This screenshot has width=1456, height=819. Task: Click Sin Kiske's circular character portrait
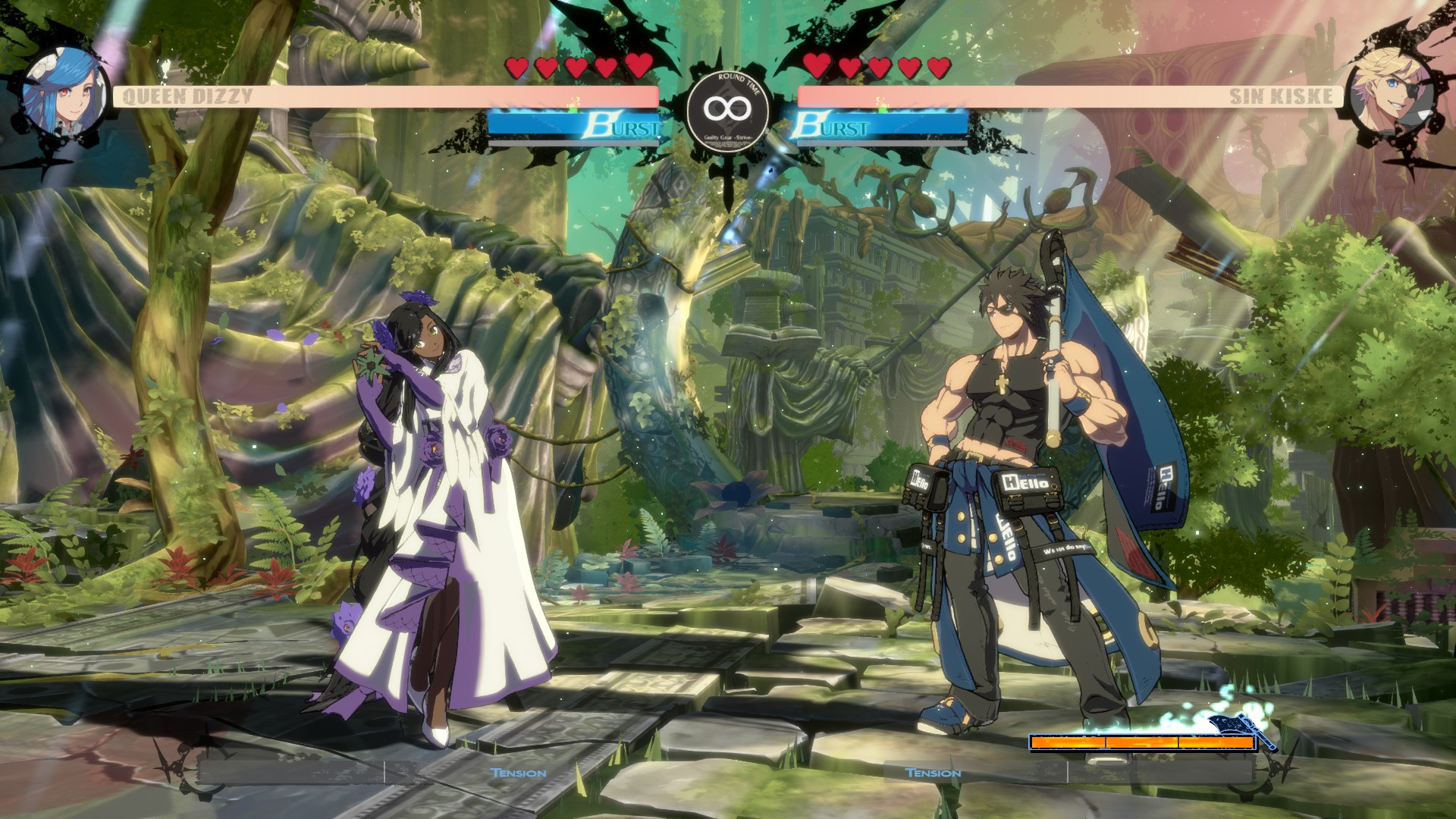point(1392,95)
